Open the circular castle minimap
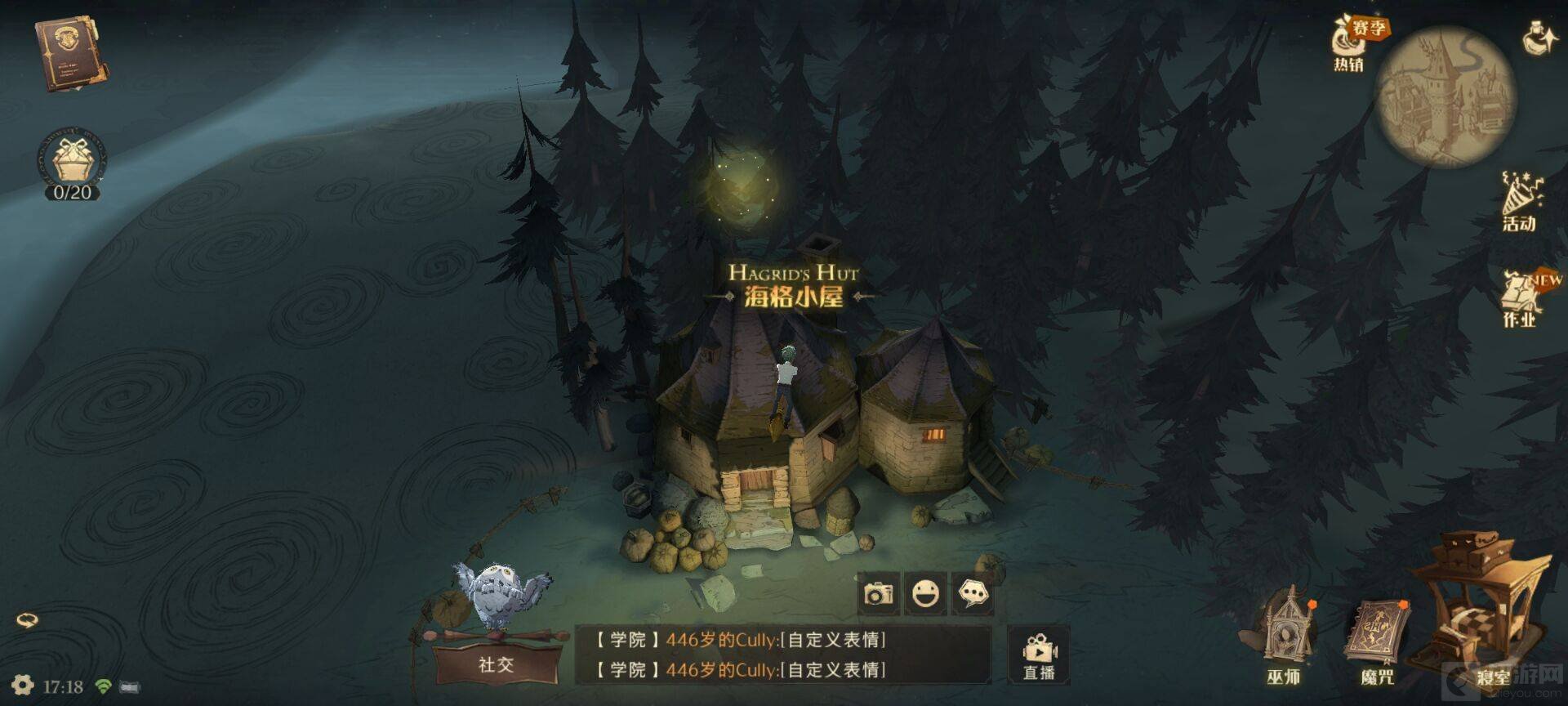This screenshot has width=1568, height=706. coord(1445,96)
